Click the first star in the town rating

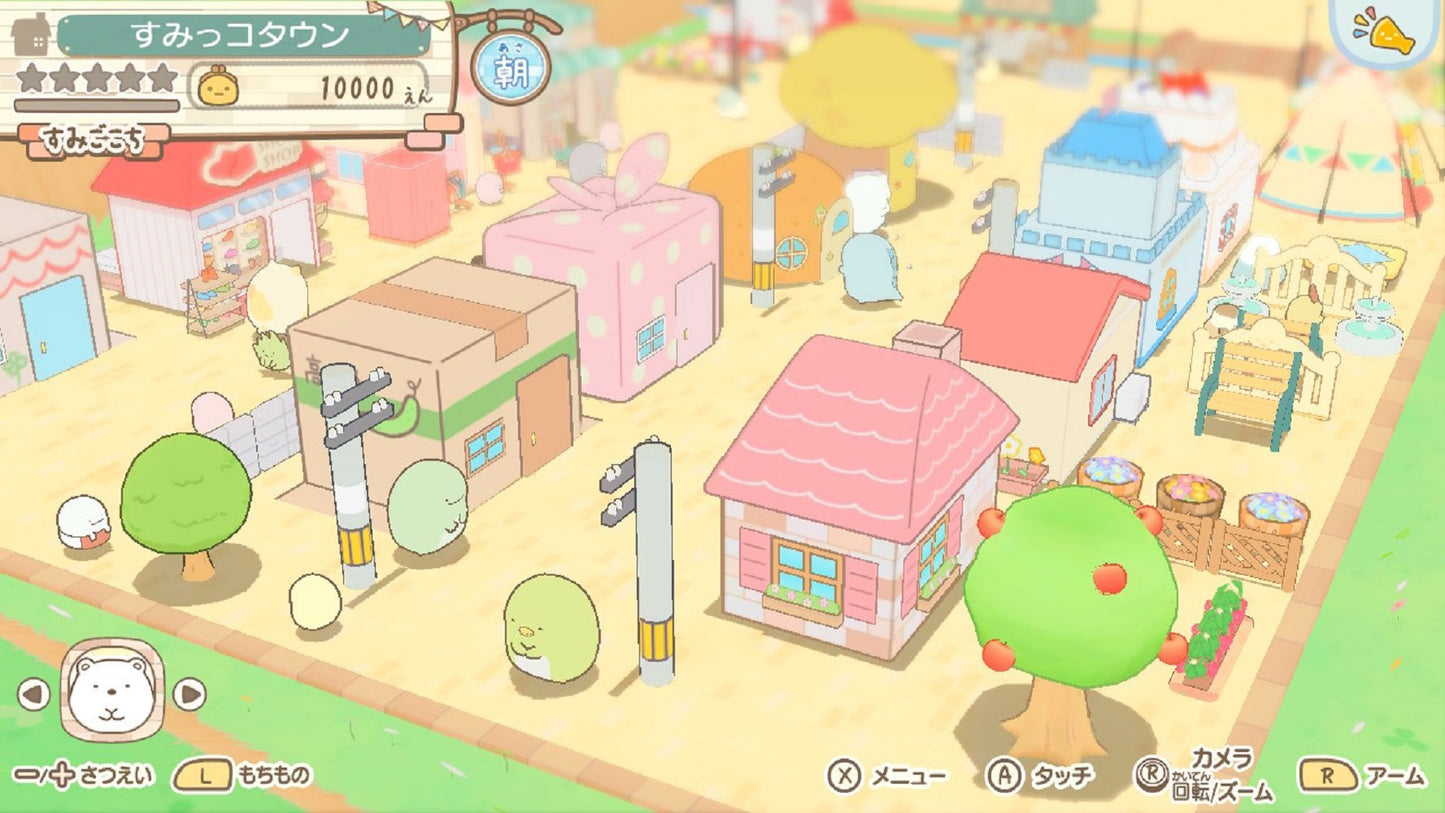[33, 78]
